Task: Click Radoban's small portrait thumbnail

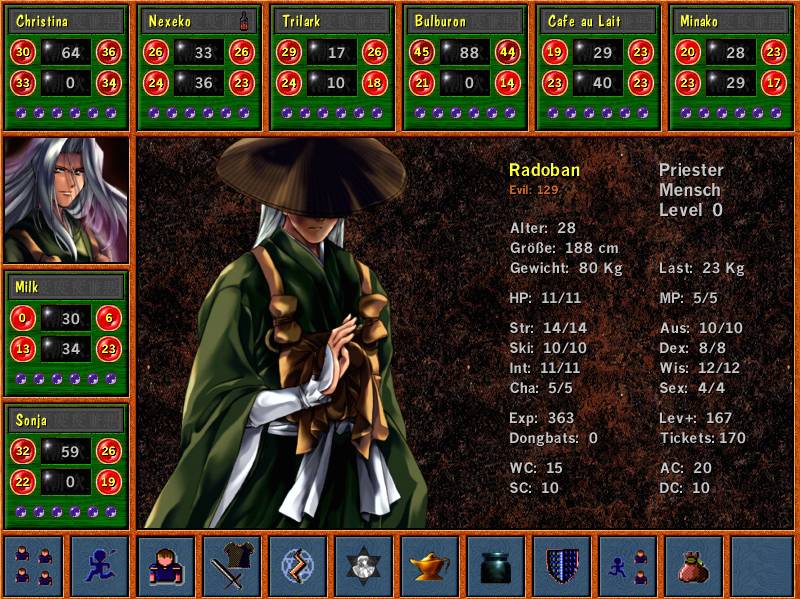Action: click(x=67, y=200)
